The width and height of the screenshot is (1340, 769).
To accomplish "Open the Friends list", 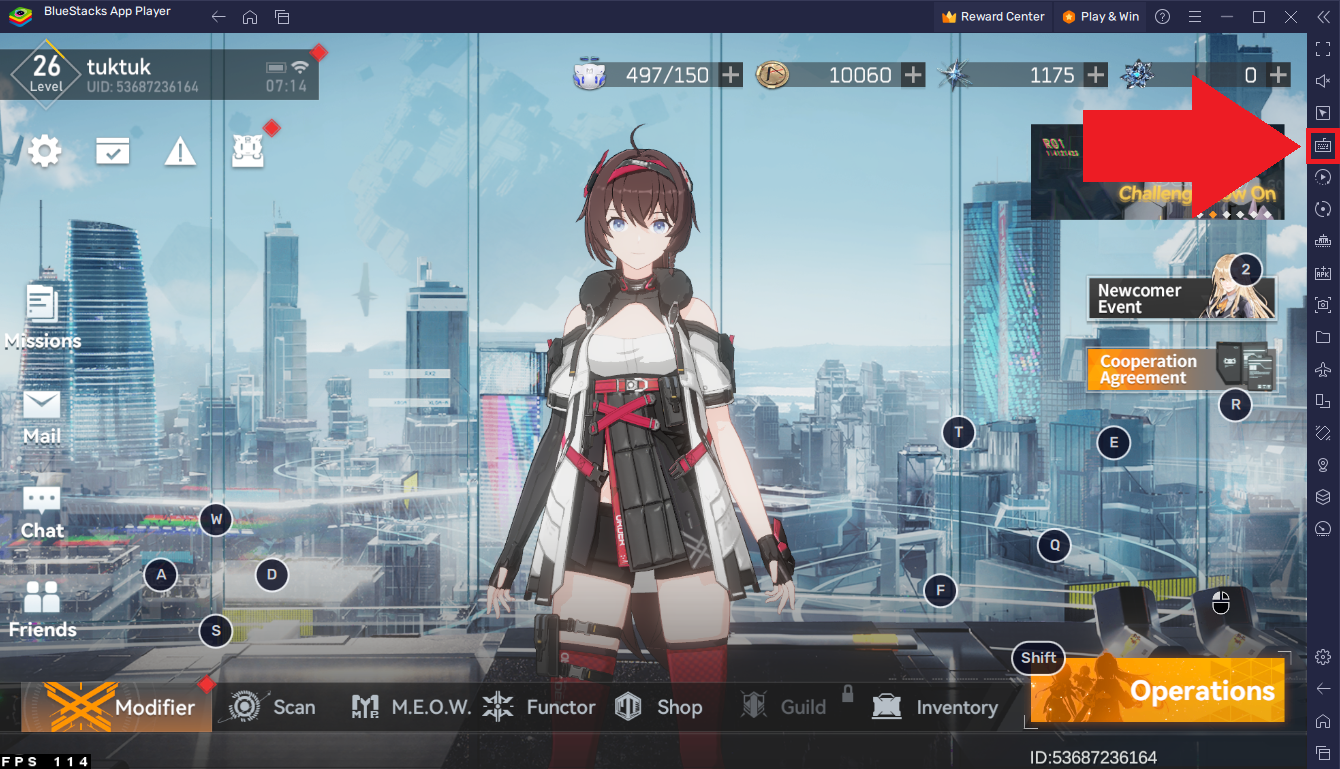I will [42, 610].
